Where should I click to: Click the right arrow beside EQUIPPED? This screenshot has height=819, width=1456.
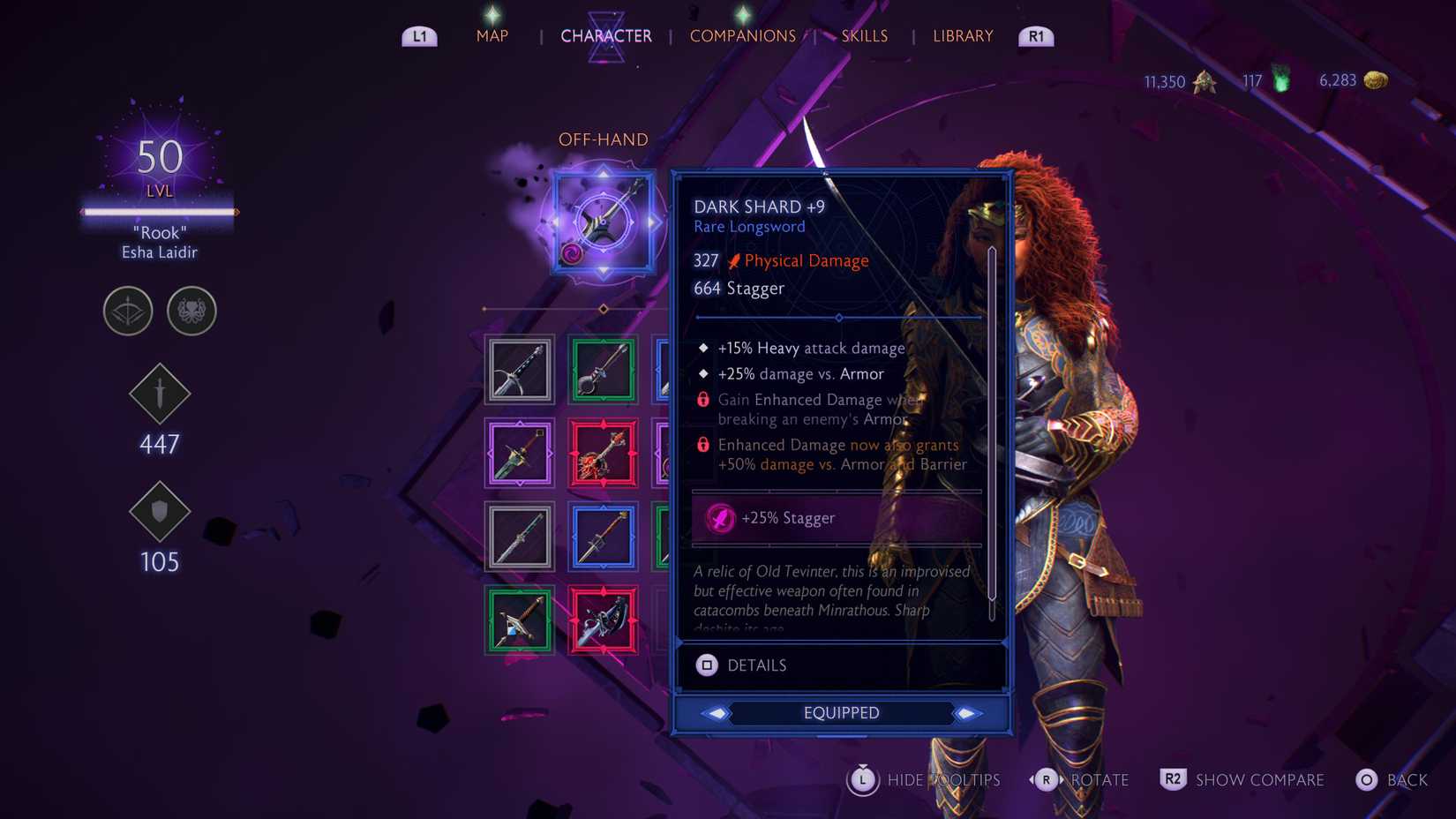pyautogui.click(x=969, y=712)
